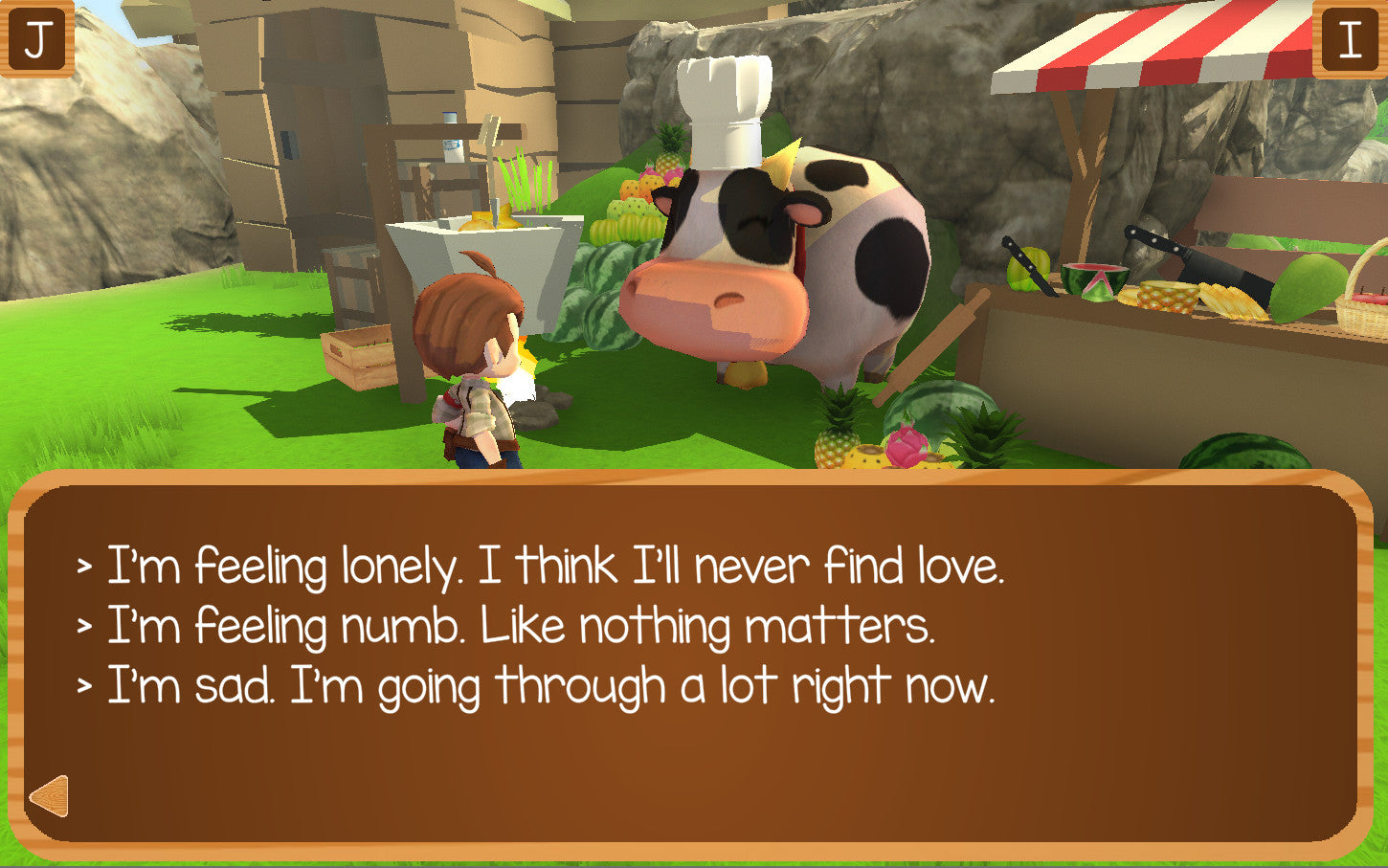Viewport: 1388px width, 868px height.
Task: Select the "I'm feeling numb" dialogue option
Action: coord(520,627)
